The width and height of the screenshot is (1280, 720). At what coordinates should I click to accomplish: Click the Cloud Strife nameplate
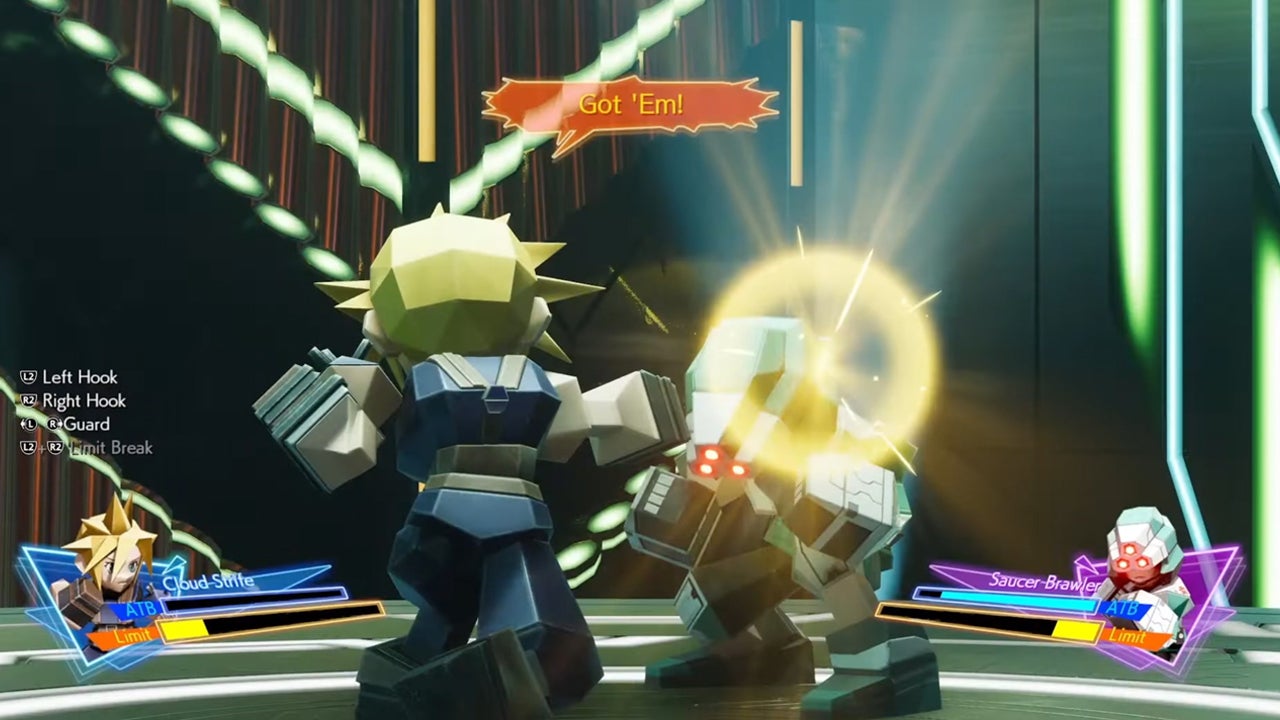(208, 580)
